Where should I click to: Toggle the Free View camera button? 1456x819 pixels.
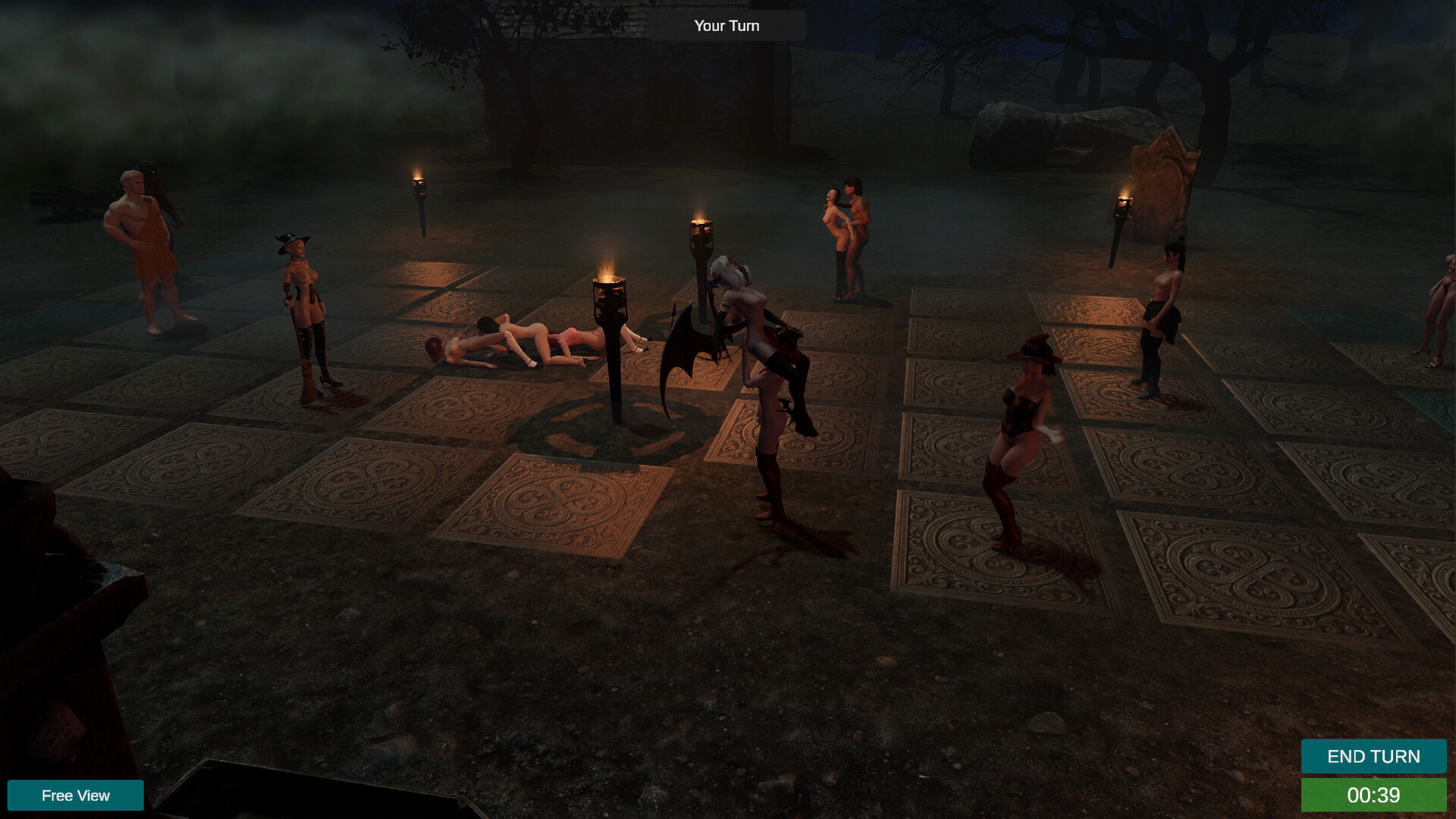tap(75, 795)
